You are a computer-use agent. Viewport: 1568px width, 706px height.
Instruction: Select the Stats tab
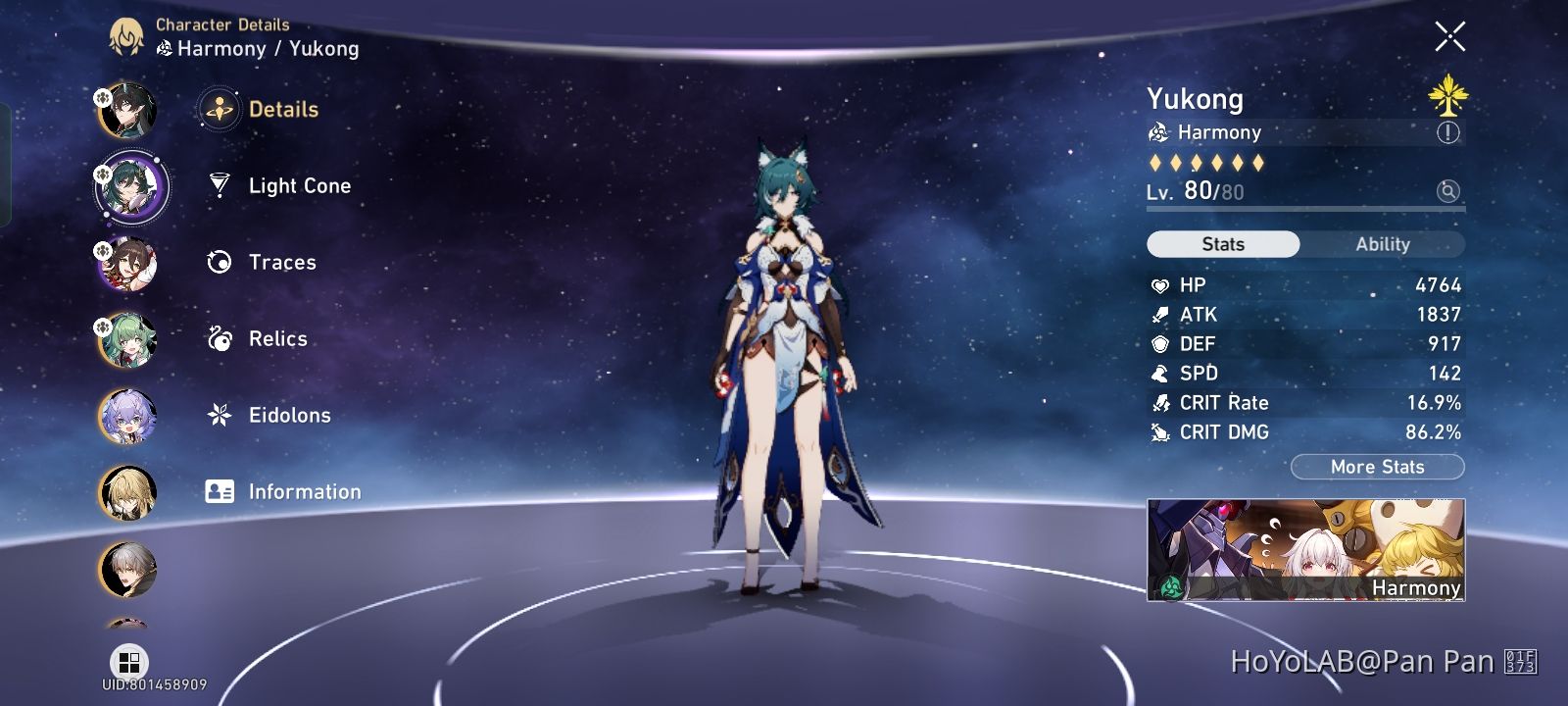[x=1223, y=243]
